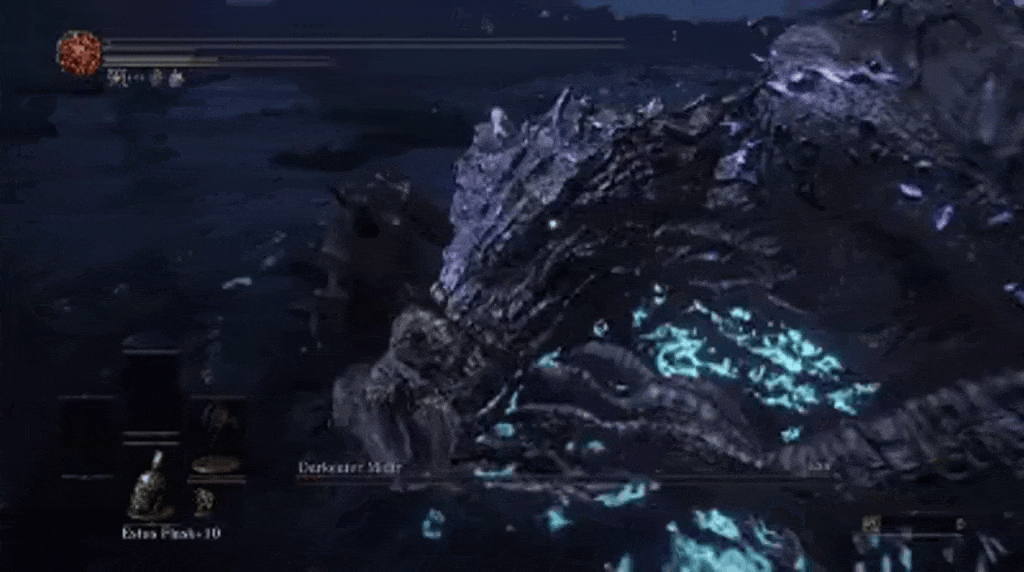Click the red ember emblem beside the health bar
The width and height of the screenshot is (1024, 572).
pyautogui.click(x=79, y=52)
